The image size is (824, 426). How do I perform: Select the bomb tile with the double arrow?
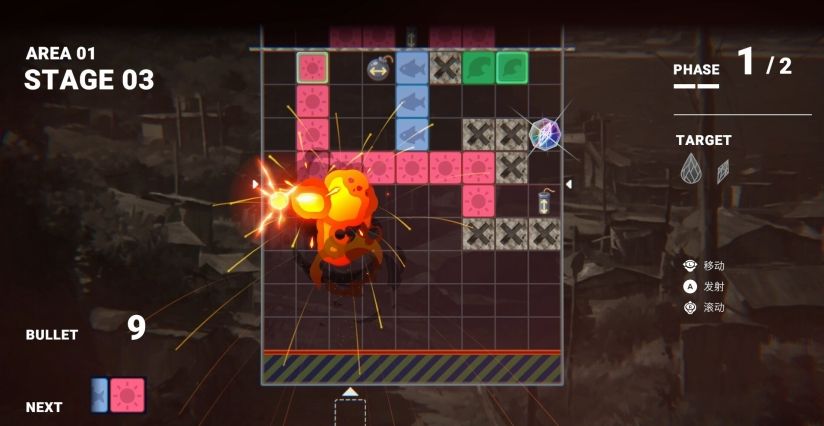[x=379, y=69]
